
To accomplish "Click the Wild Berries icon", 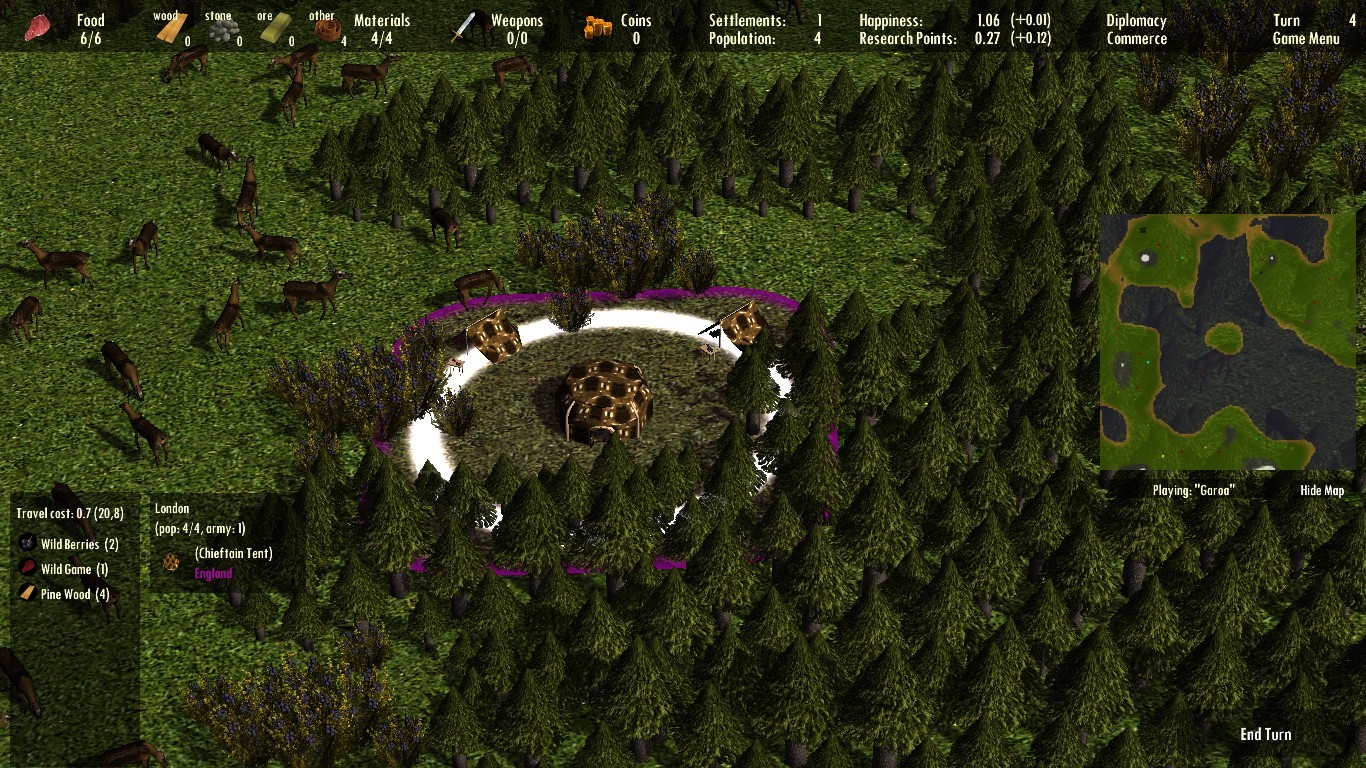I will click(25, 544).
